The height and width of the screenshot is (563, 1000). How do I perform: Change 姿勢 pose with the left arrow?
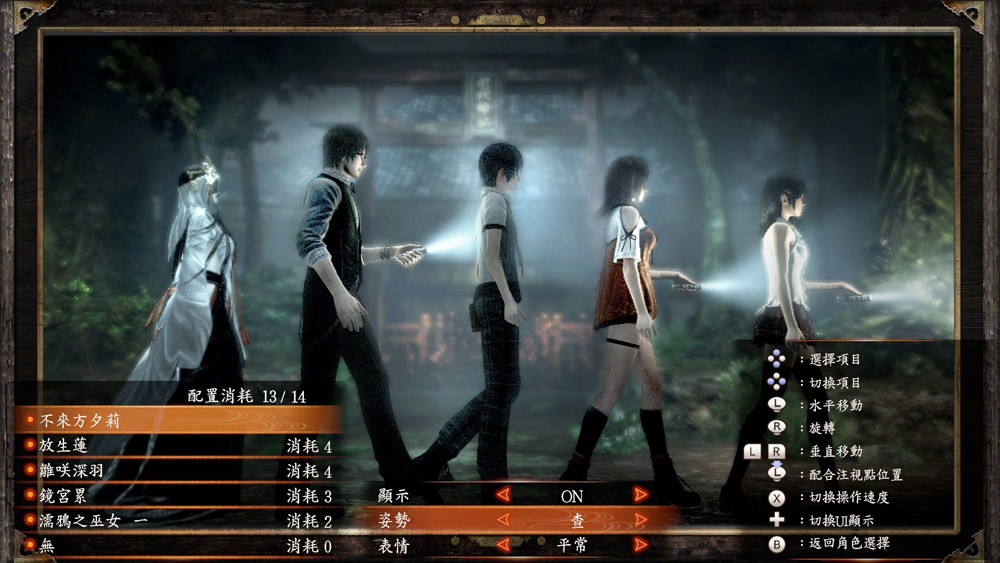point(504,520)
